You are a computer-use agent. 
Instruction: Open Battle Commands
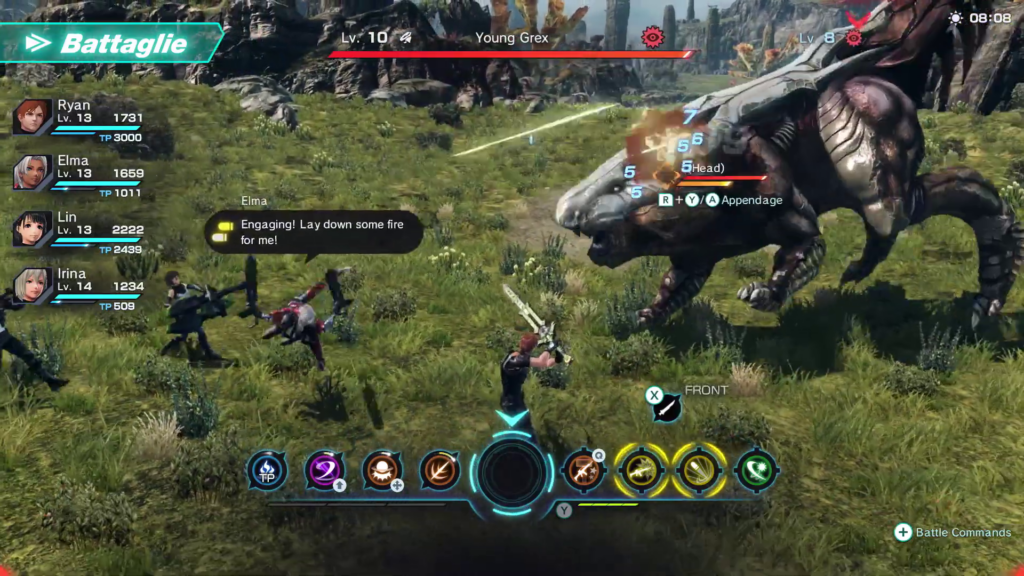(955, 533)
